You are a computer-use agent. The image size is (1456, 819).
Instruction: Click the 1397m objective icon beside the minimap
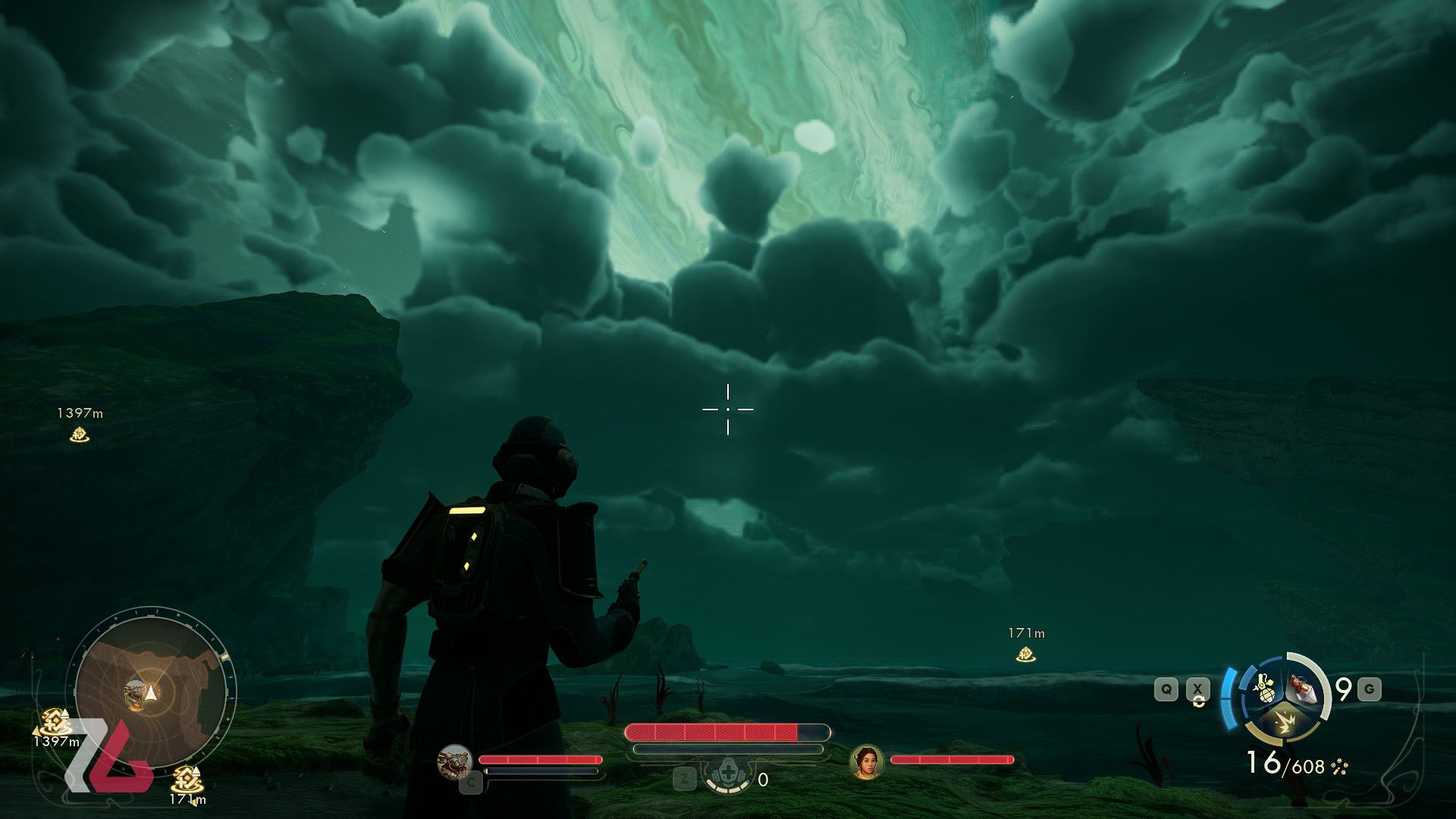(x=55, y=720)
